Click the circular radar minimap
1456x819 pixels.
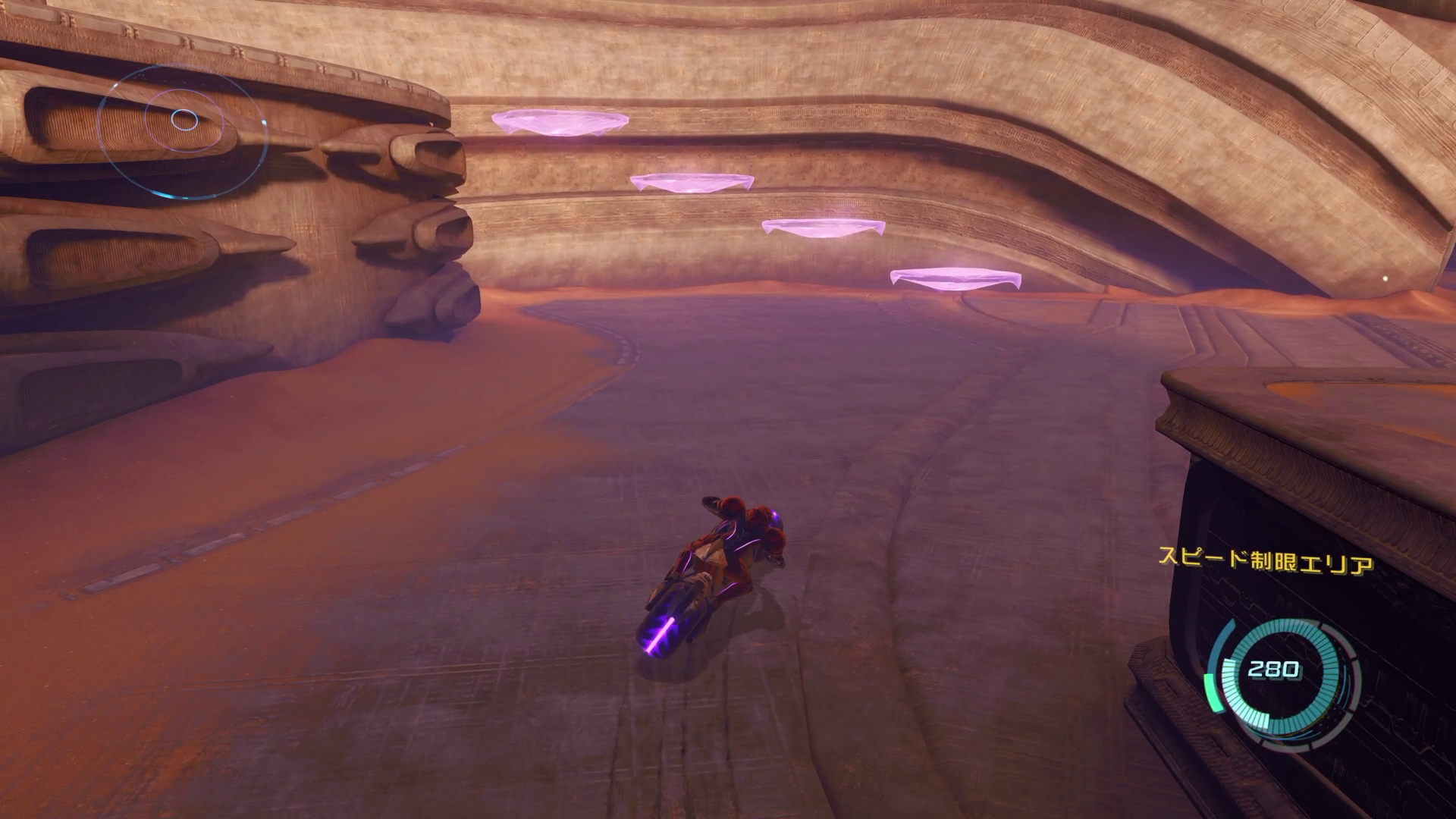(x=183, y=130)
